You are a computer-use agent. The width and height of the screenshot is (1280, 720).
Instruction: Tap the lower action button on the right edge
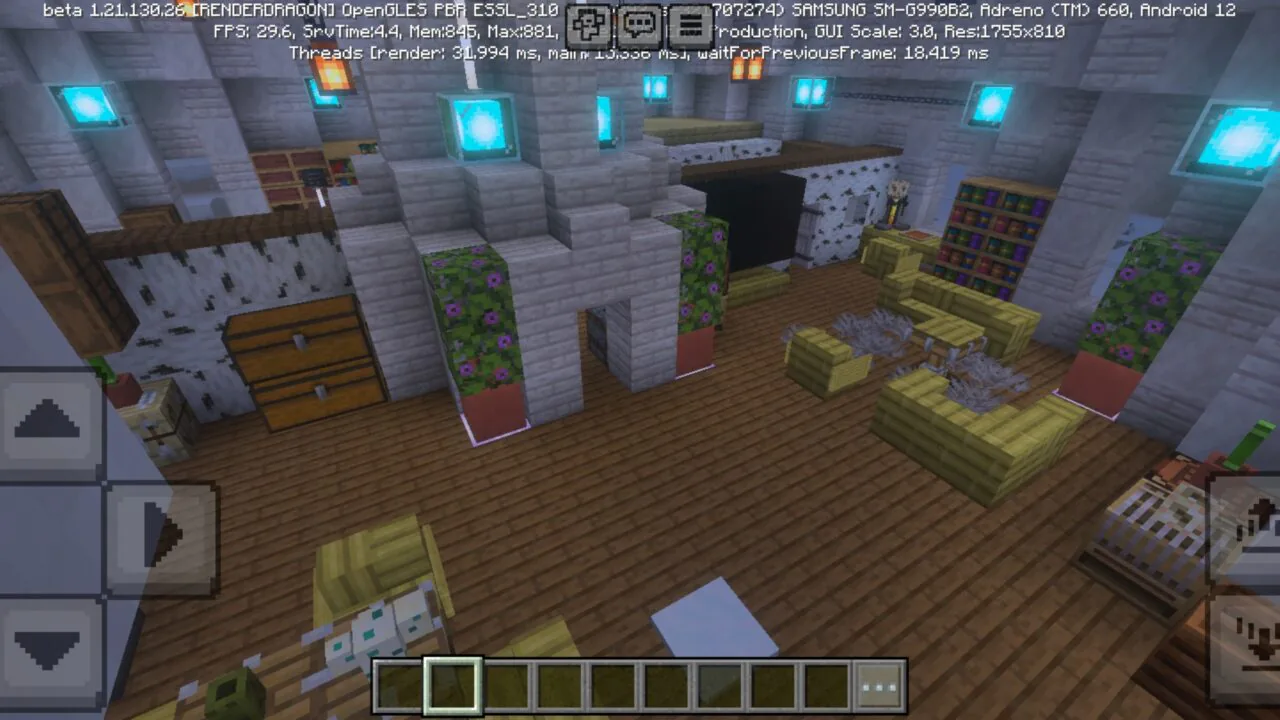click(x=1255, y=645)
